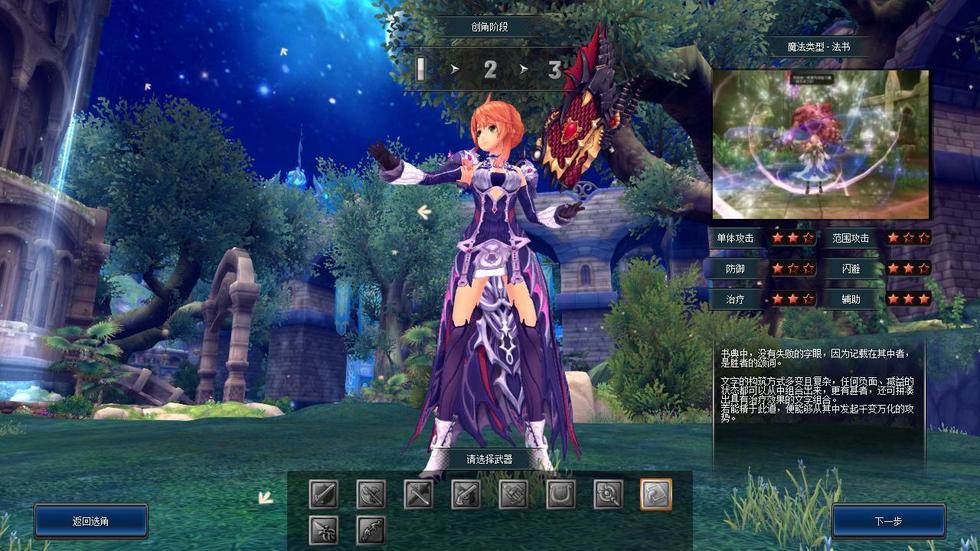Pick the bow weapon icon
Viewport: 980px width, 551px height.
click(x=371, y=530)
